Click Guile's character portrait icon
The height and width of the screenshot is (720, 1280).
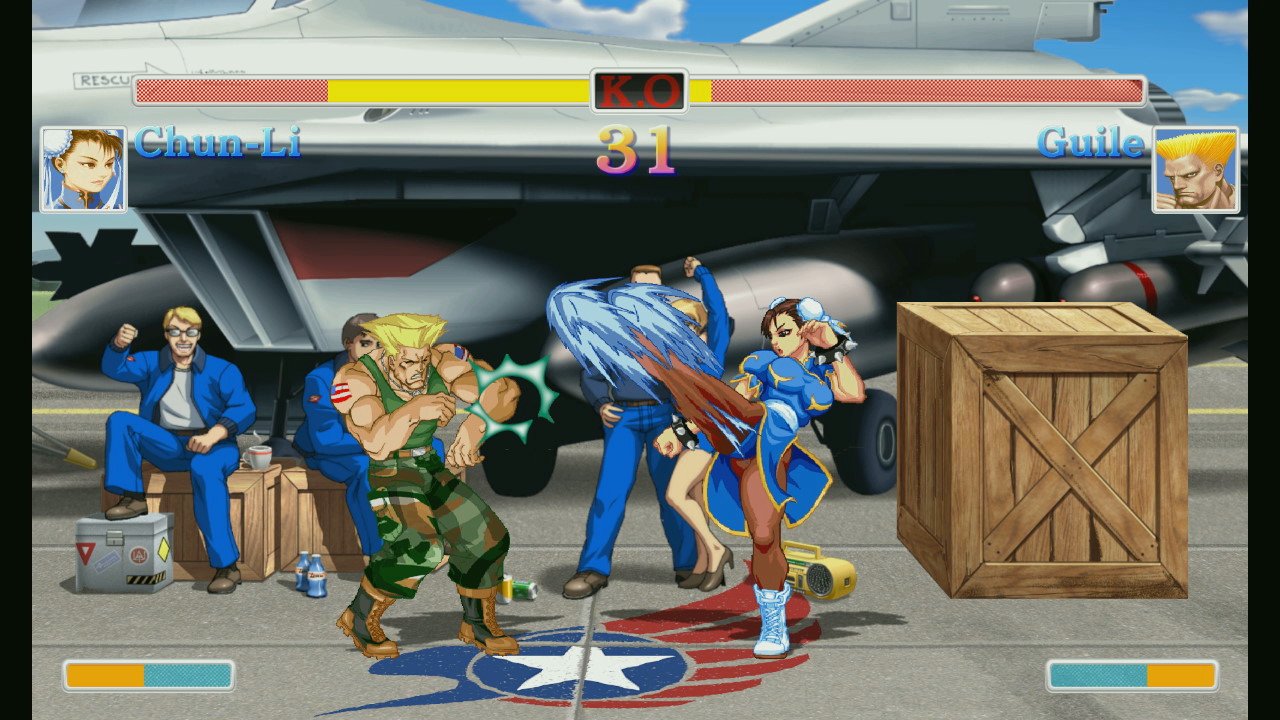click(1197, 168)
